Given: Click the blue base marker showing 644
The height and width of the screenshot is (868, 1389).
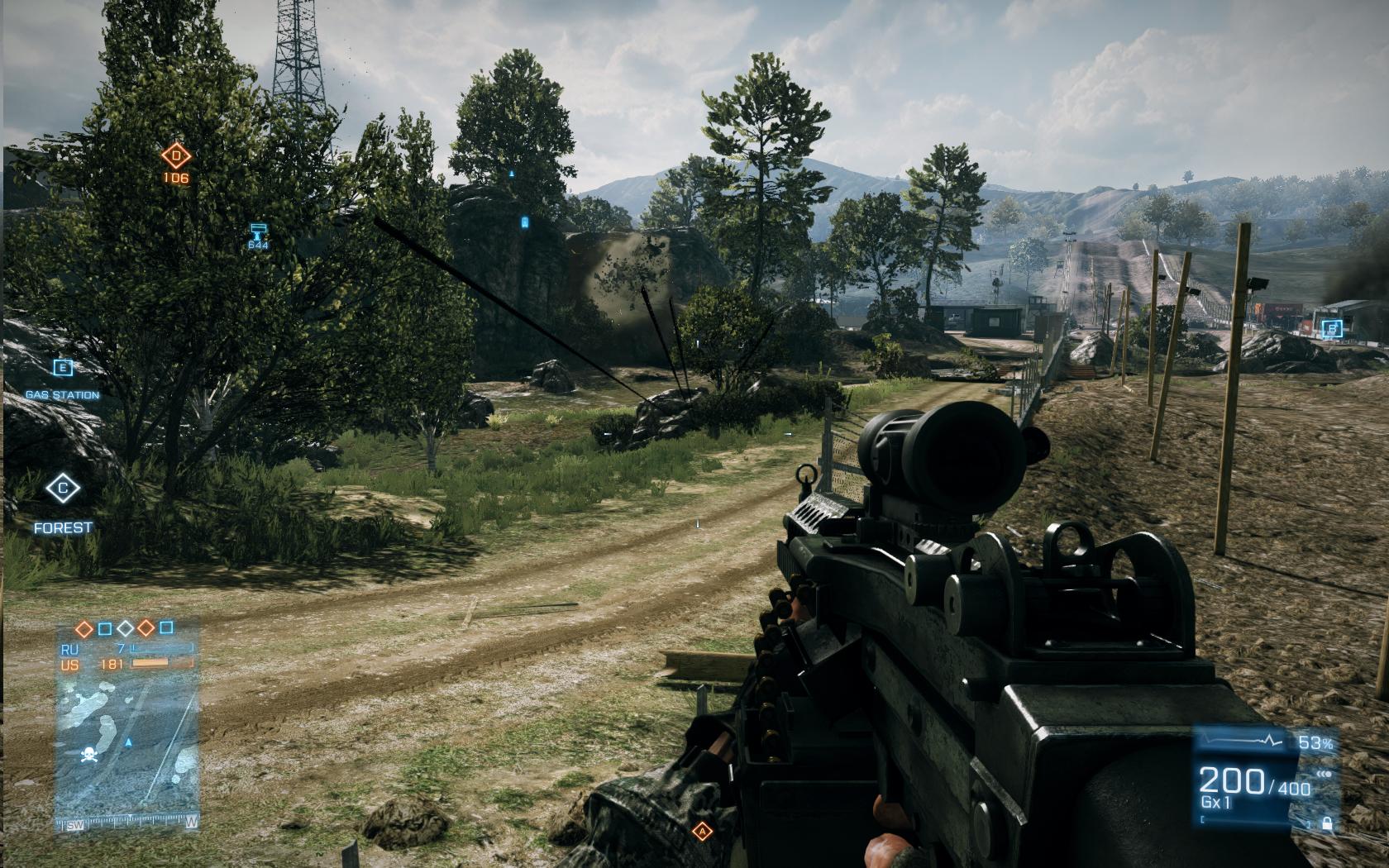Looking at the screenshot, I should (258, 230).
